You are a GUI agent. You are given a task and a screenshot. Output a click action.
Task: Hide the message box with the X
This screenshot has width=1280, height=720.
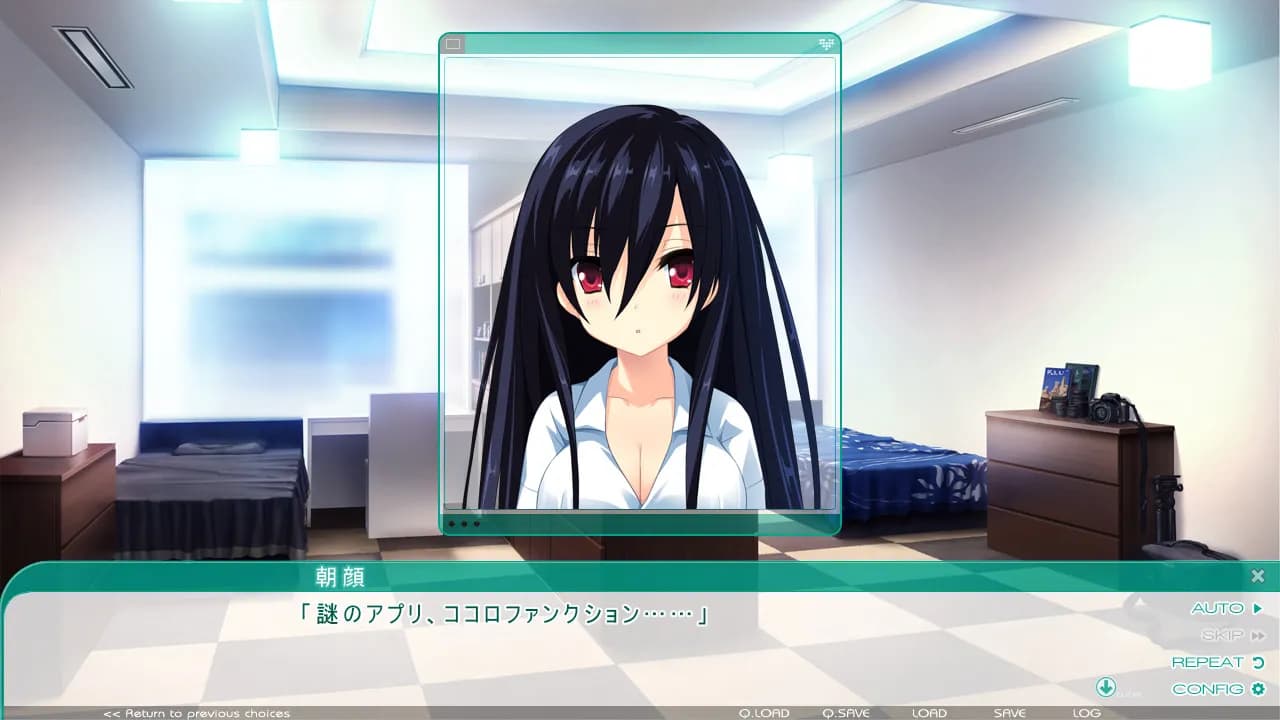coord(1257,575)
